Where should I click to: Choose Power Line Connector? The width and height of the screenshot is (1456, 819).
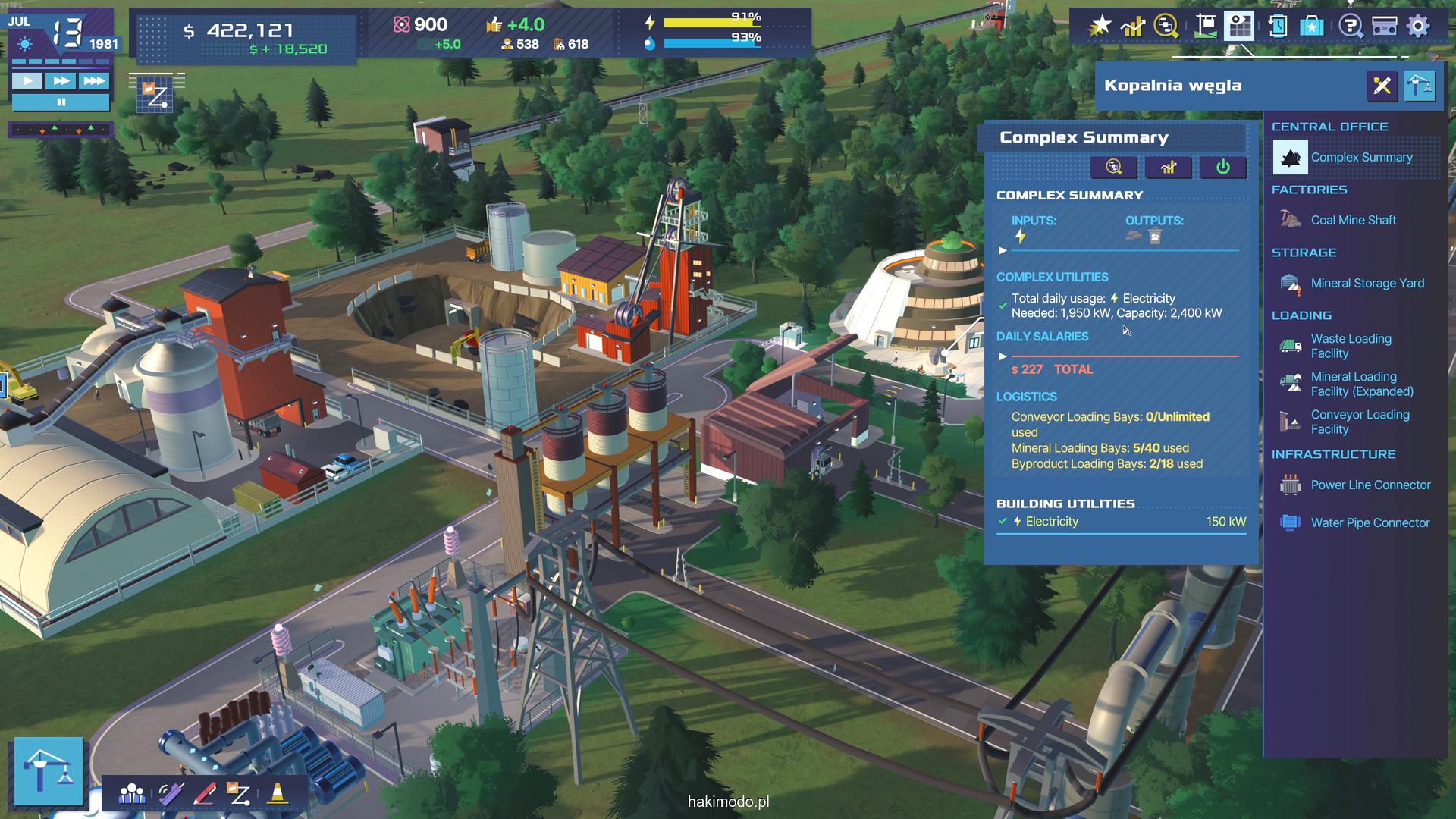[1370, 485]
